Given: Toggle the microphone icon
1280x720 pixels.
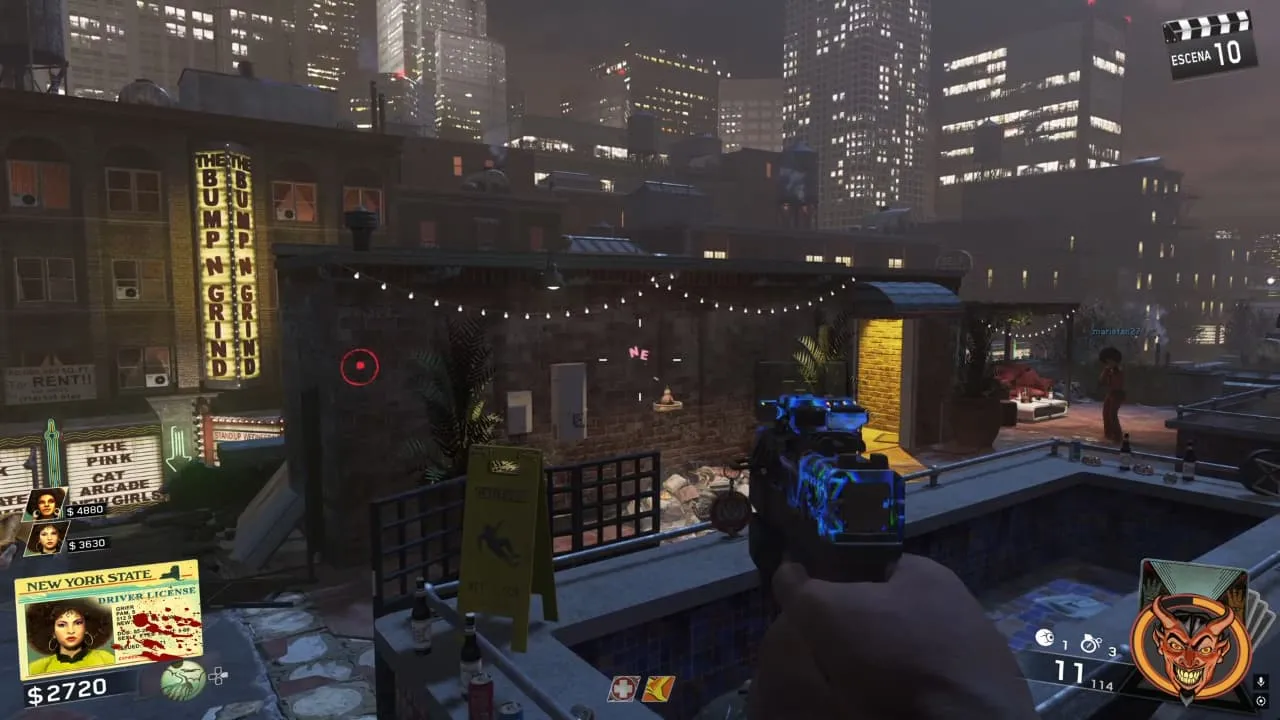Looking at the screenshot, I should point(1261,681).
